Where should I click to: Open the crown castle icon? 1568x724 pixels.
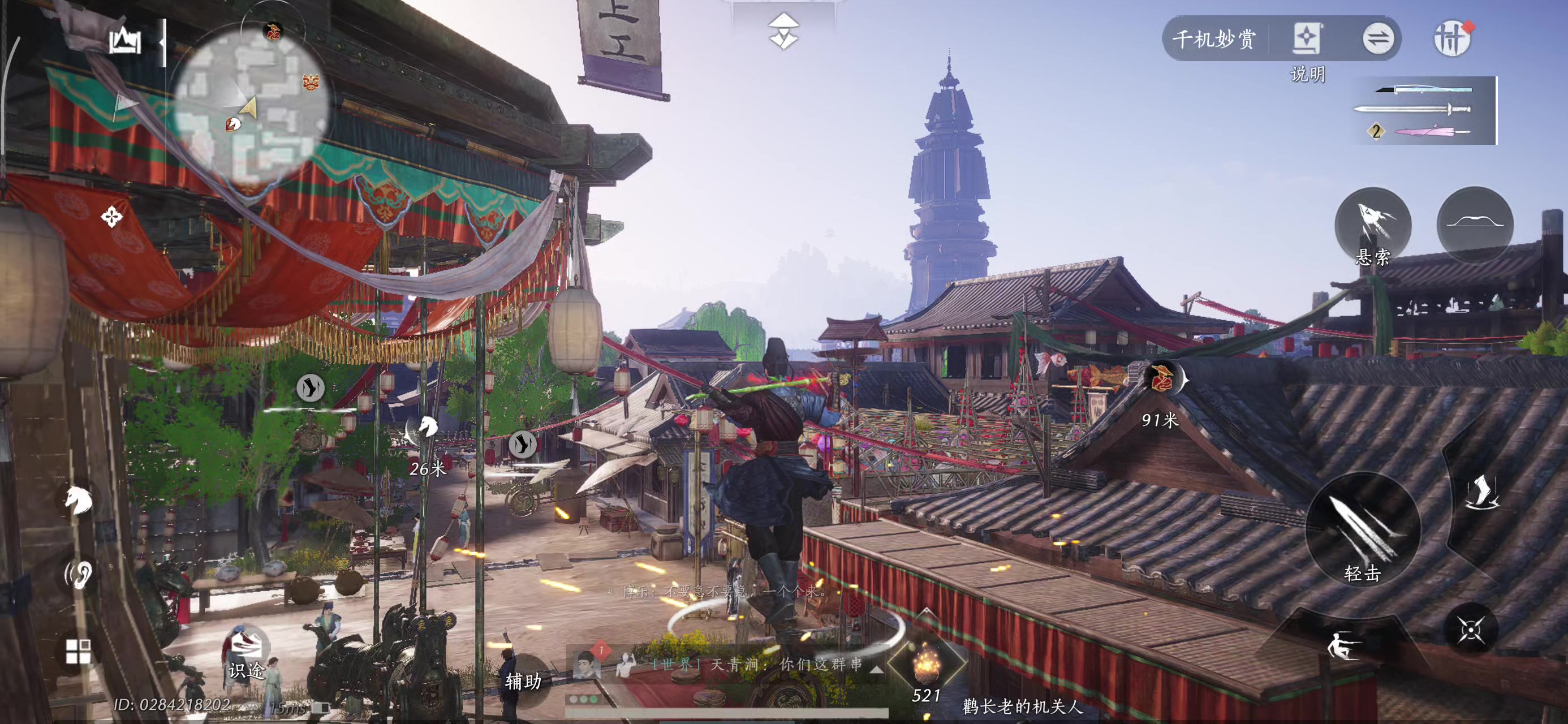click(125, 41)
